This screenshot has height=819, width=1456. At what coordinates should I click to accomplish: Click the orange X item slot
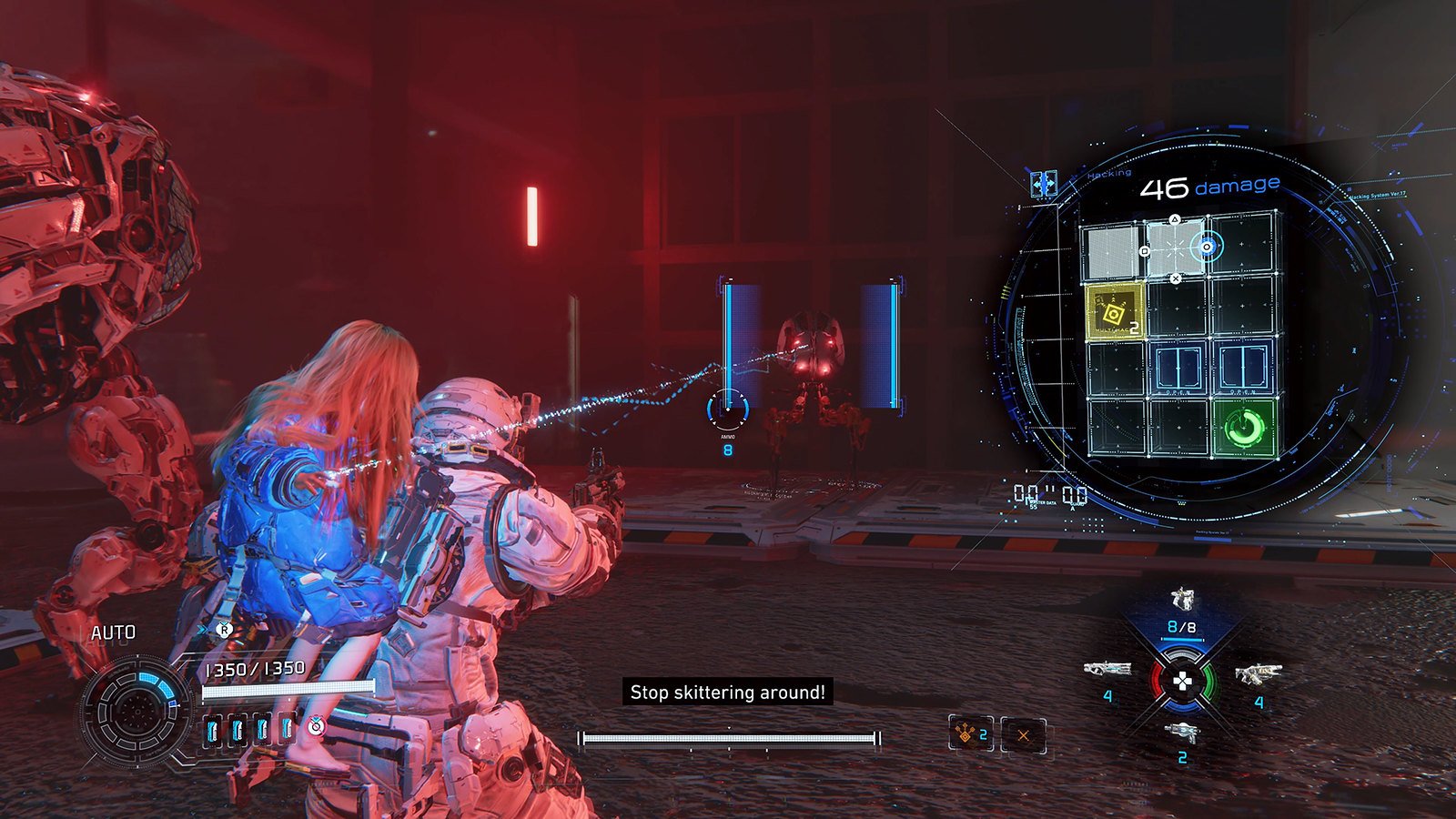point(1024,735)
